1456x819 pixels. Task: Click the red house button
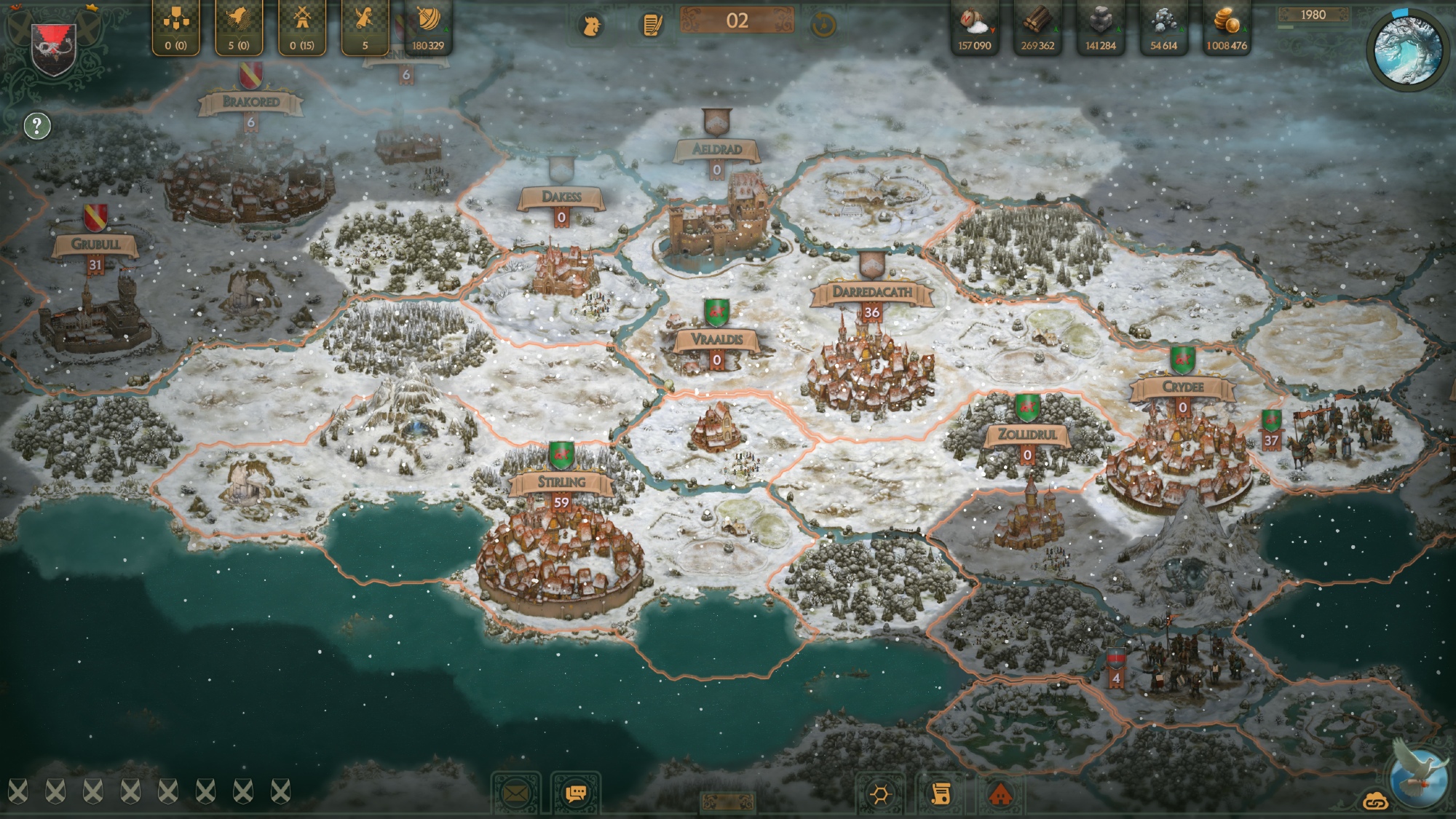(x=1000, y=794)
